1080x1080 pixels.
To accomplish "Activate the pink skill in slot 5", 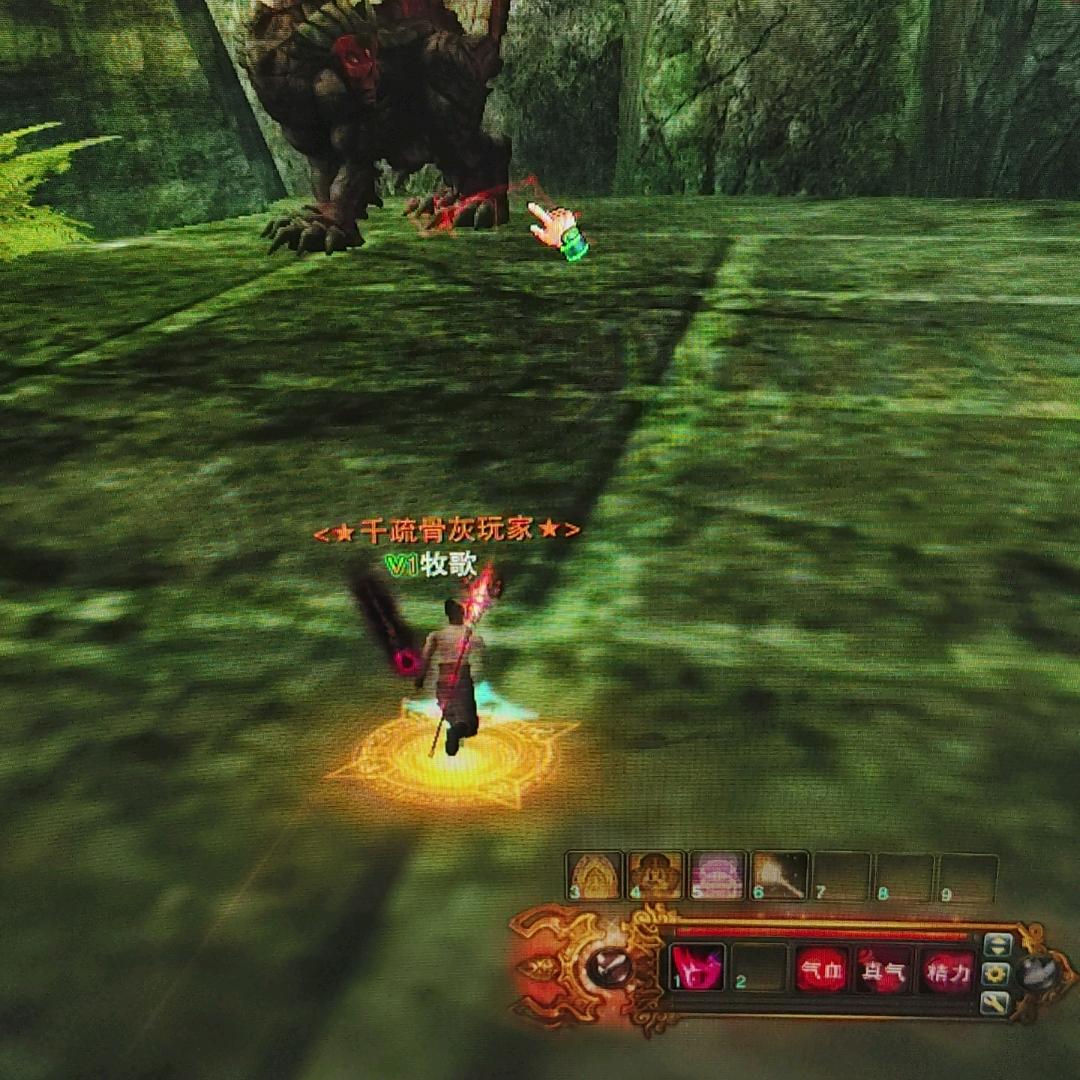I will pos(718,876).
